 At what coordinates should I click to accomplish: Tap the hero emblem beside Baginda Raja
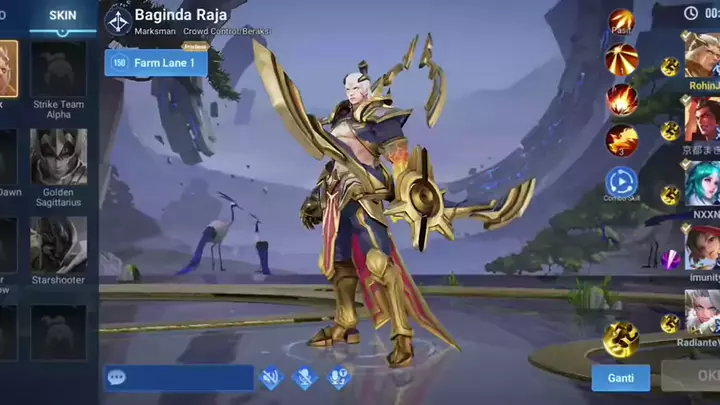pos(118,22)
